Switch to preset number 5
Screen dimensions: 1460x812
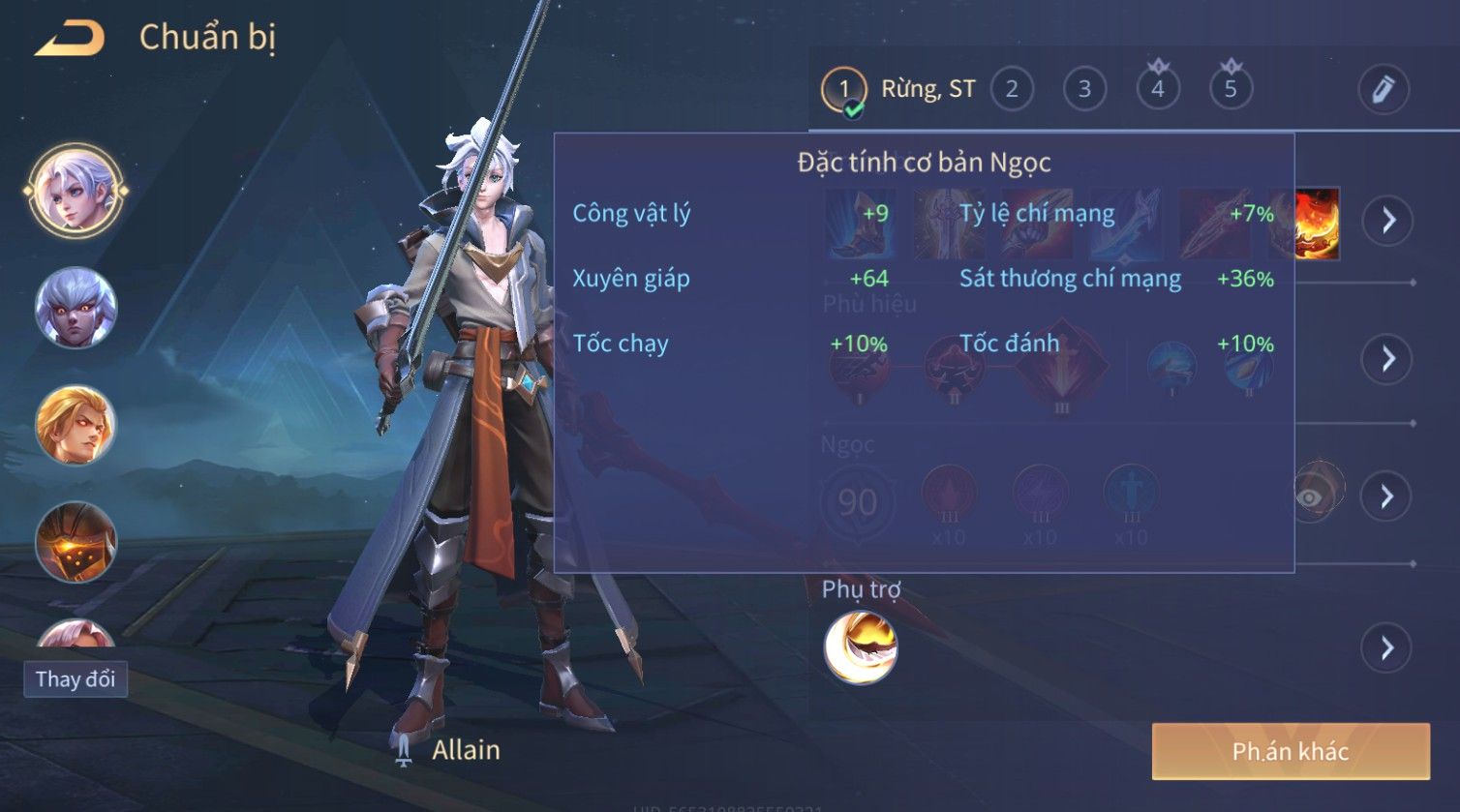coord(1231,90)
